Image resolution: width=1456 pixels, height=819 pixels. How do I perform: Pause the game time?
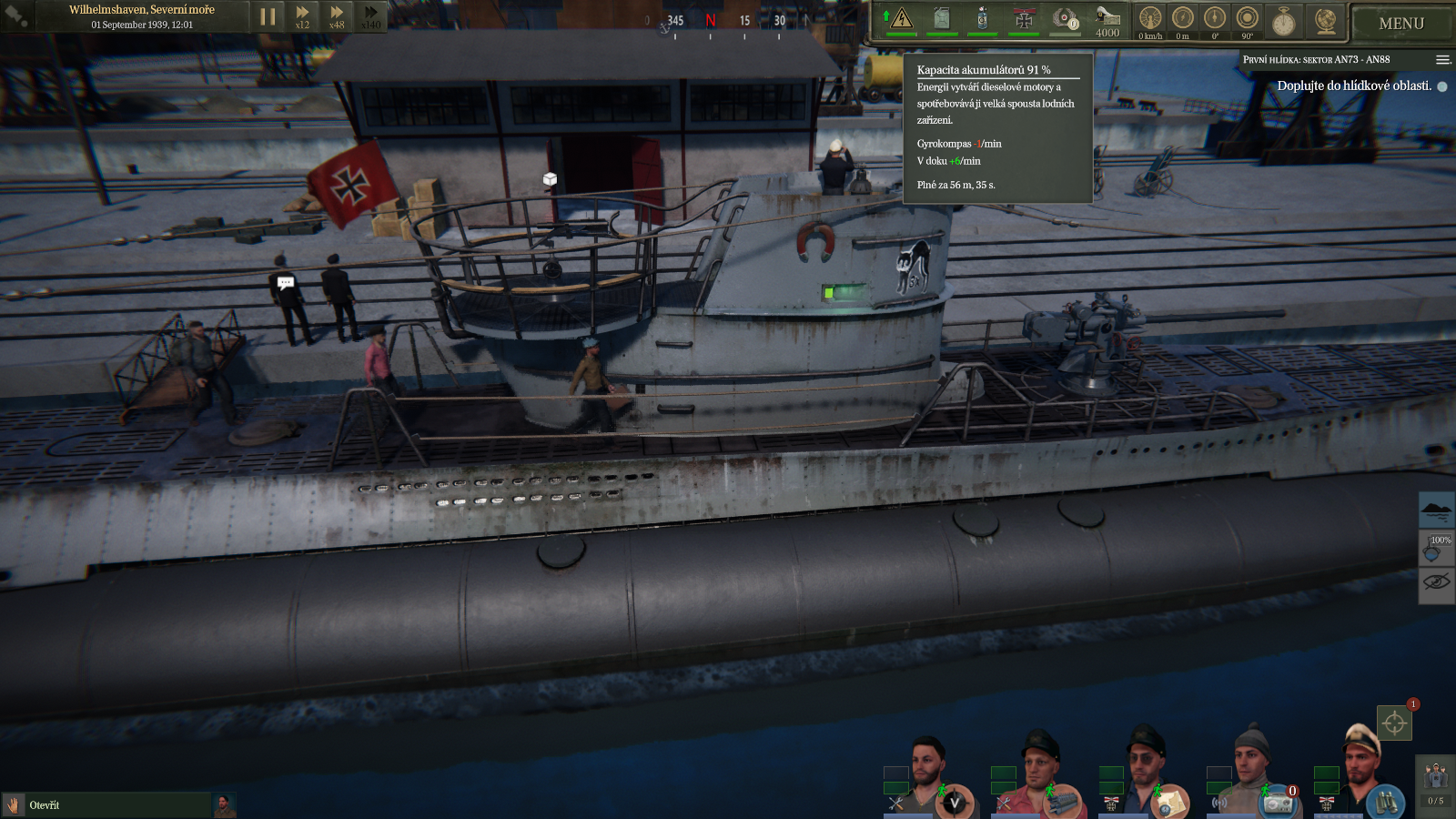coord(268,16)
